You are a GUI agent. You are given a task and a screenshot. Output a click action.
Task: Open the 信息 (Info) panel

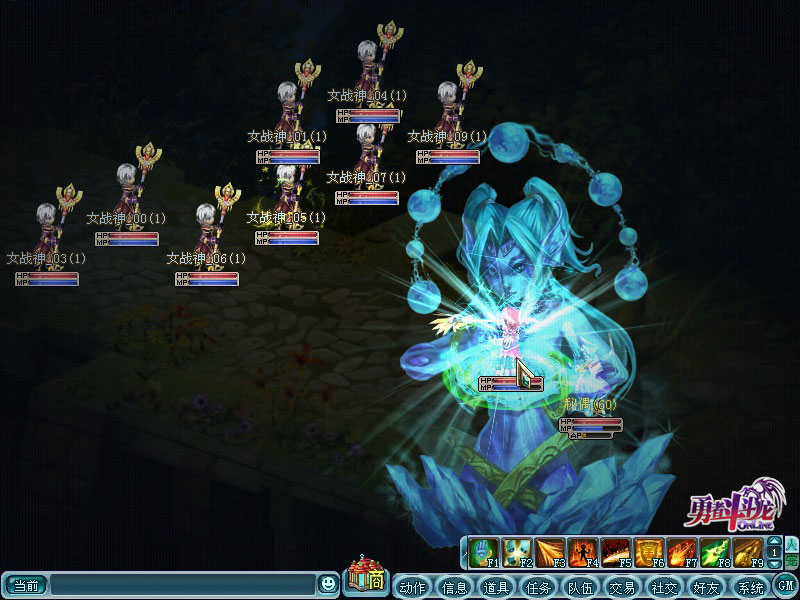[455, 587]
